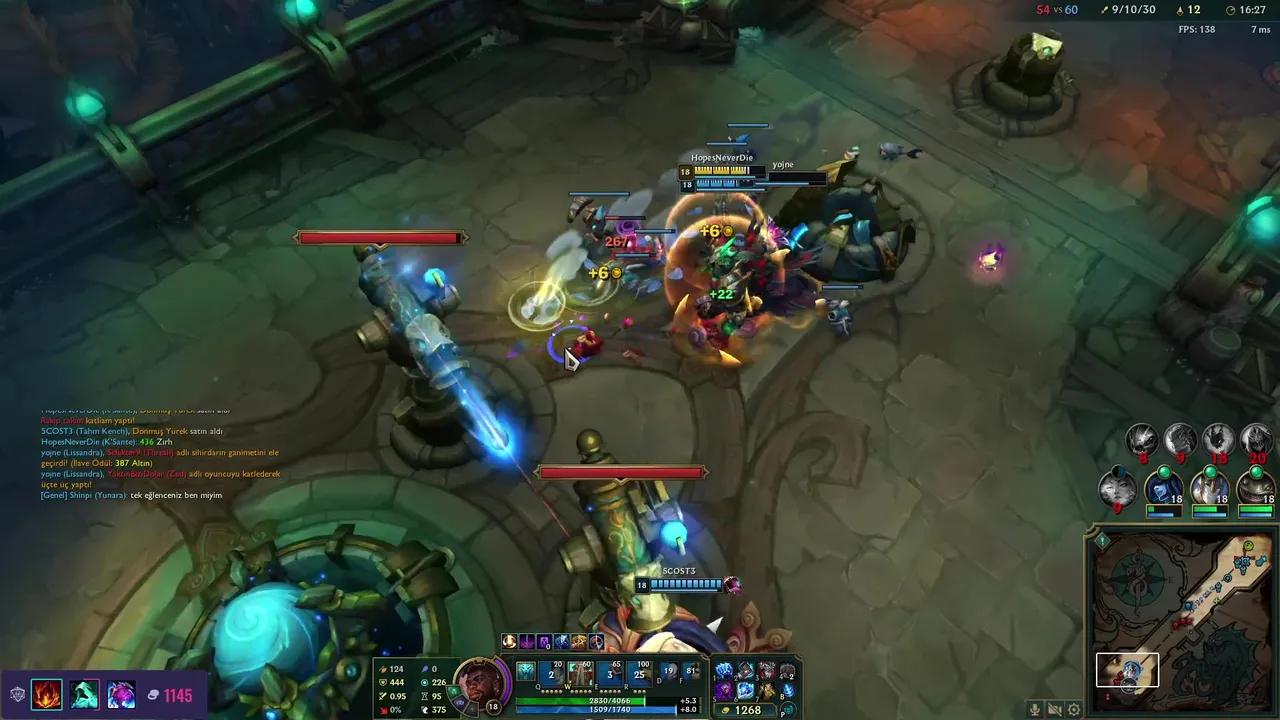Click the item in slot B
Viewport: 1280px width, 720px height.
coord(787,688)
